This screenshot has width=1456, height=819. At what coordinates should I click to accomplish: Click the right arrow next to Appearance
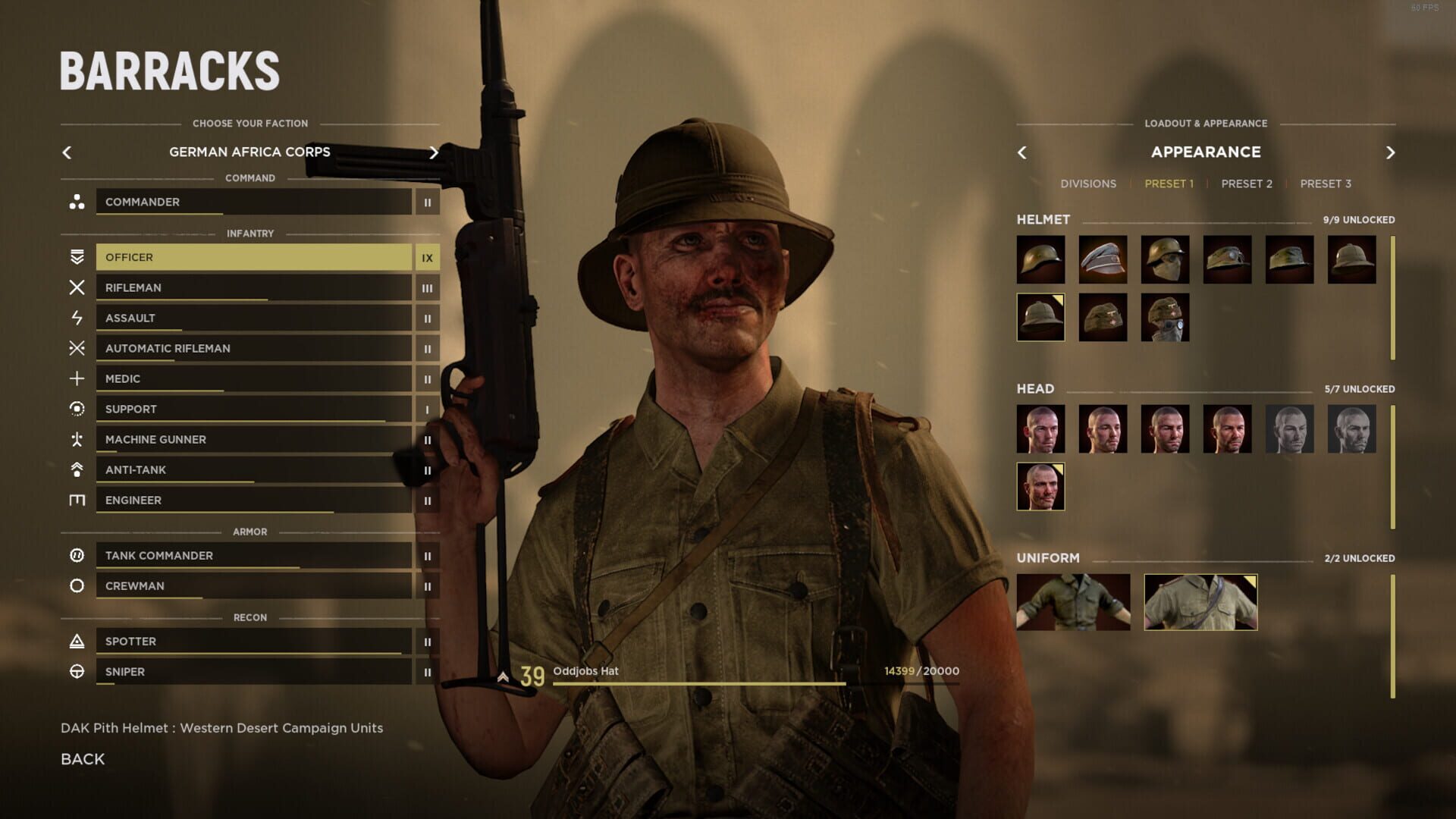tap(1390, 152)
